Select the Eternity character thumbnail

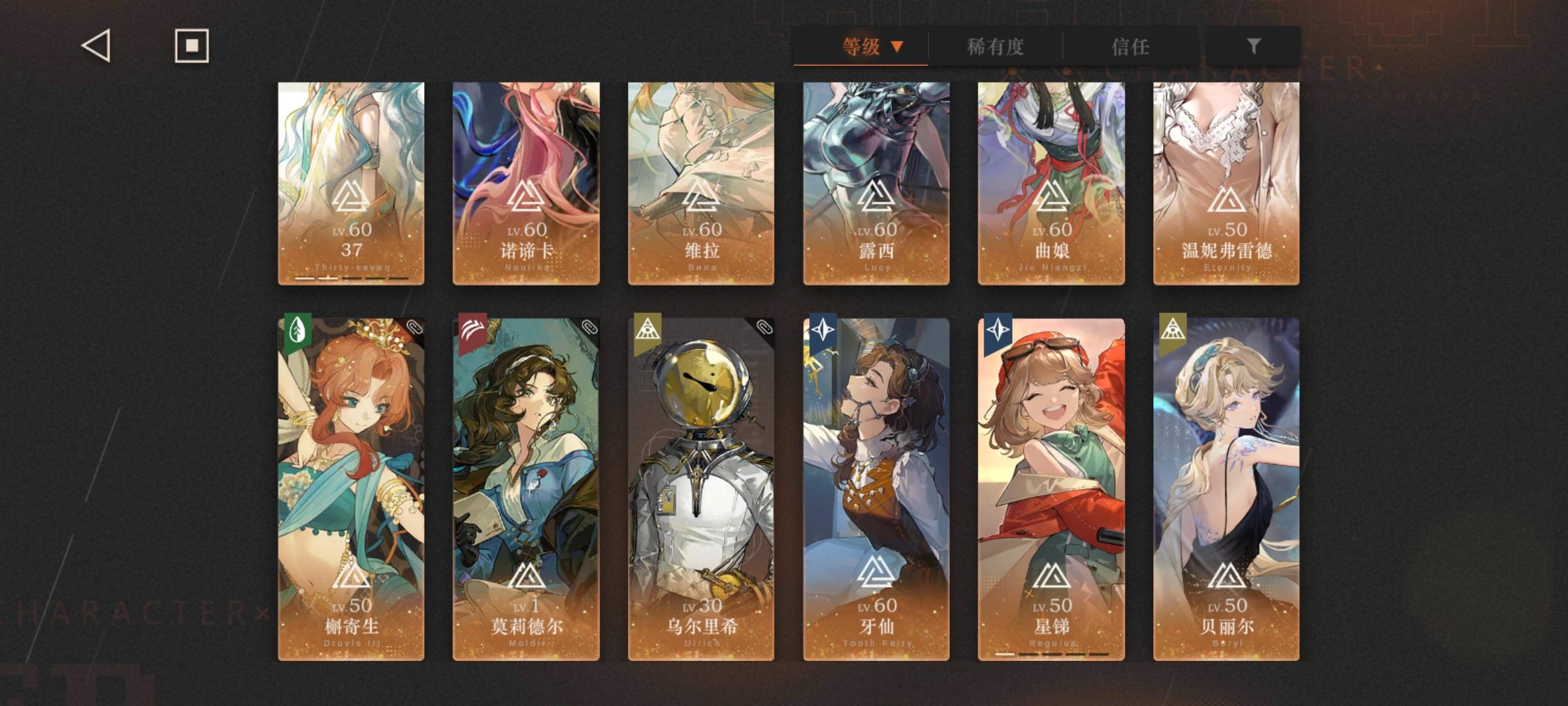(1226, 183)
